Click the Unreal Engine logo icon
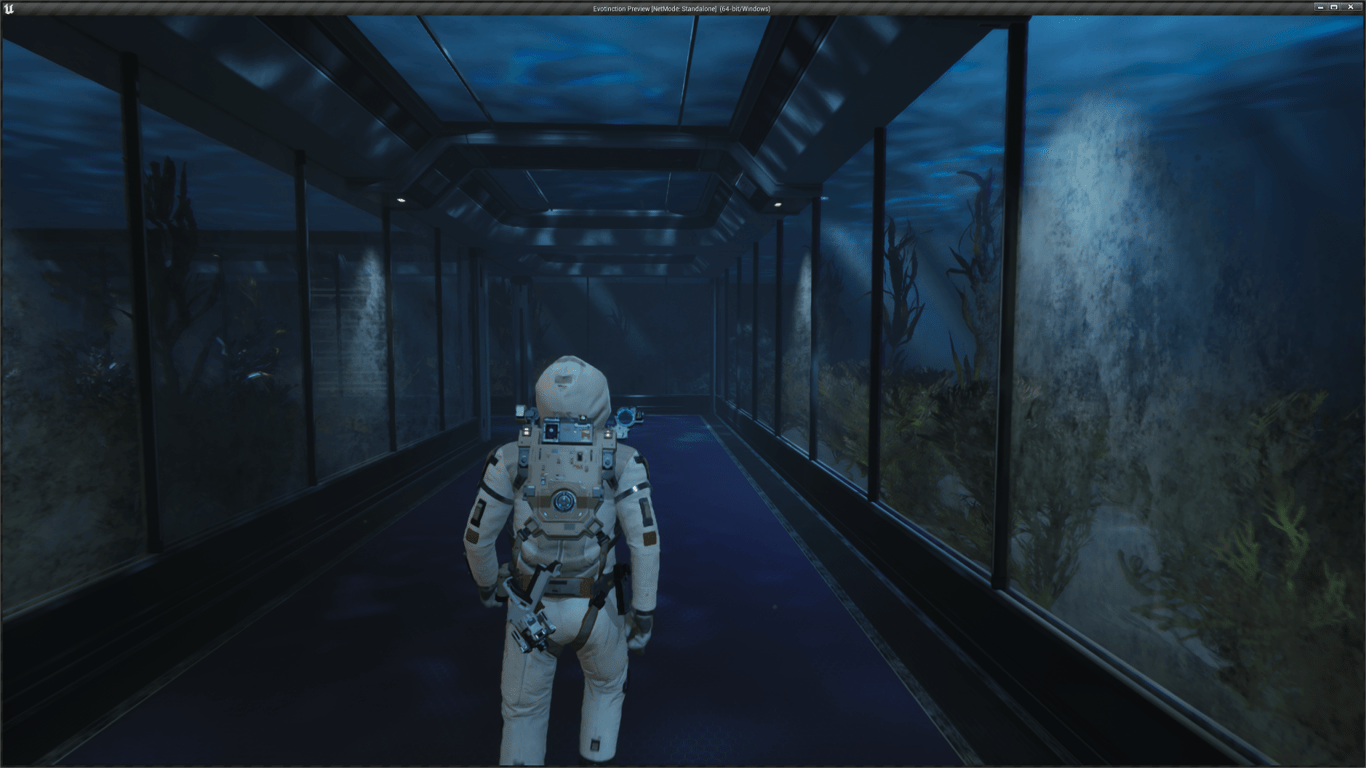 [x=10, y=8]
